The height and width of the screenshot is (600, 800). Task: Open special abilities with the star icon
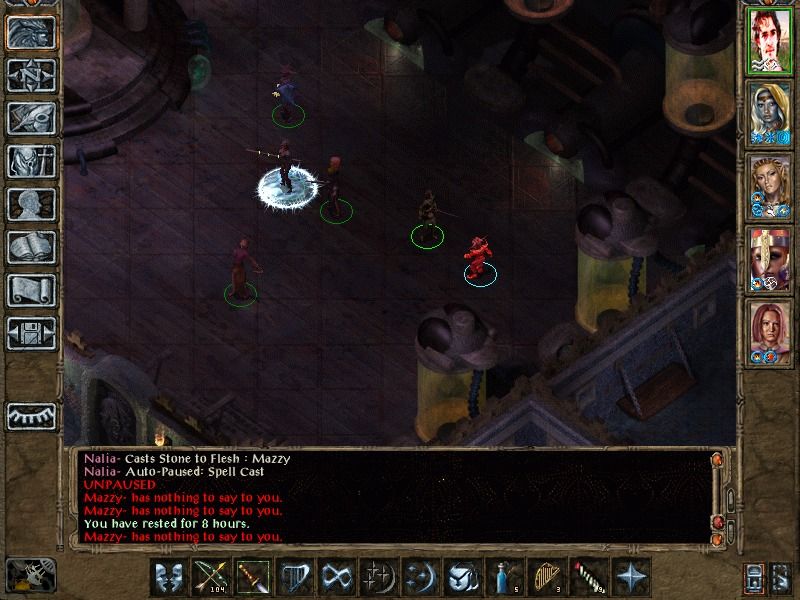tap(629, 578)
